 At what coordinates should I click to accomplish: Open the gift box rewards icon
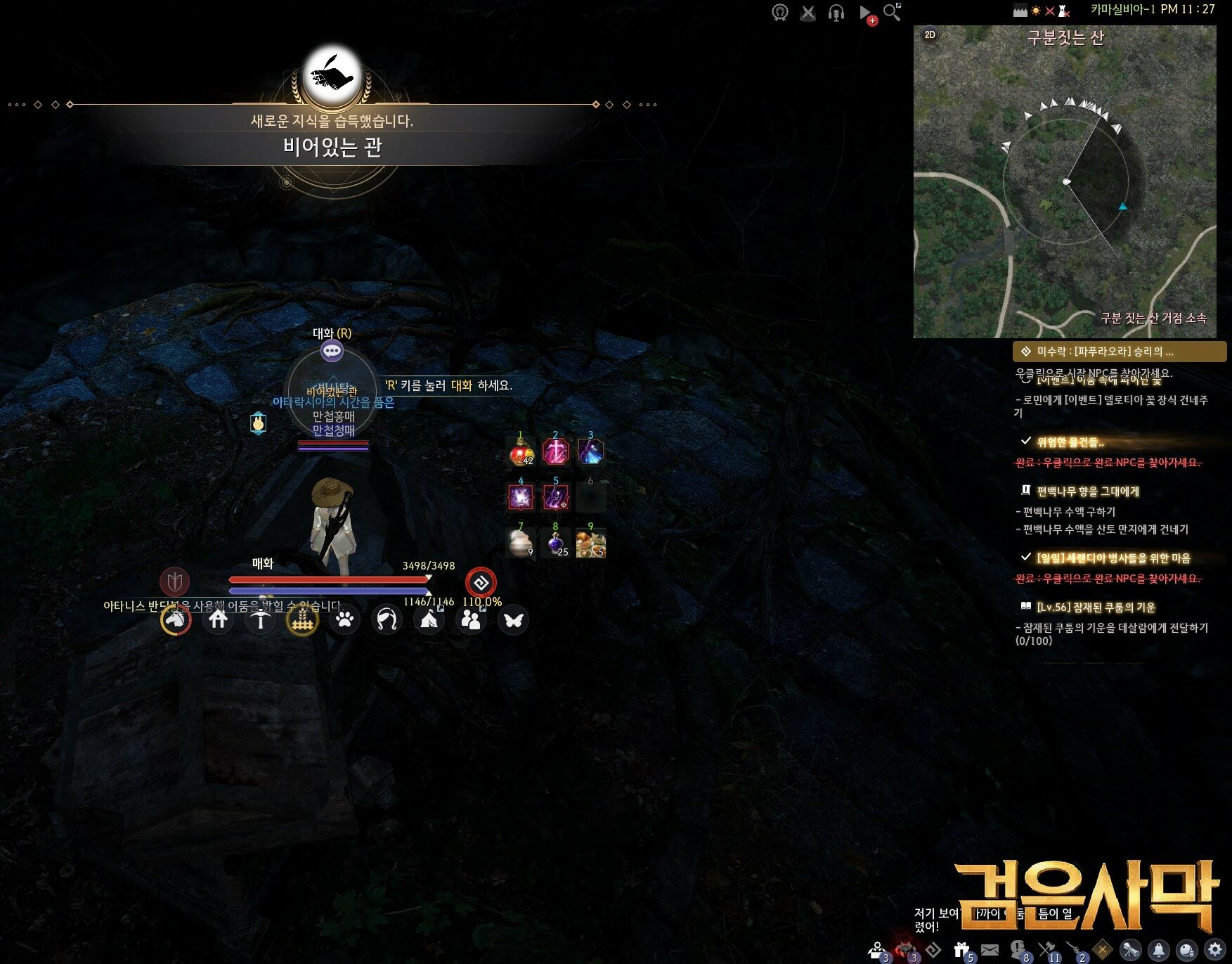tap(961, 951)
